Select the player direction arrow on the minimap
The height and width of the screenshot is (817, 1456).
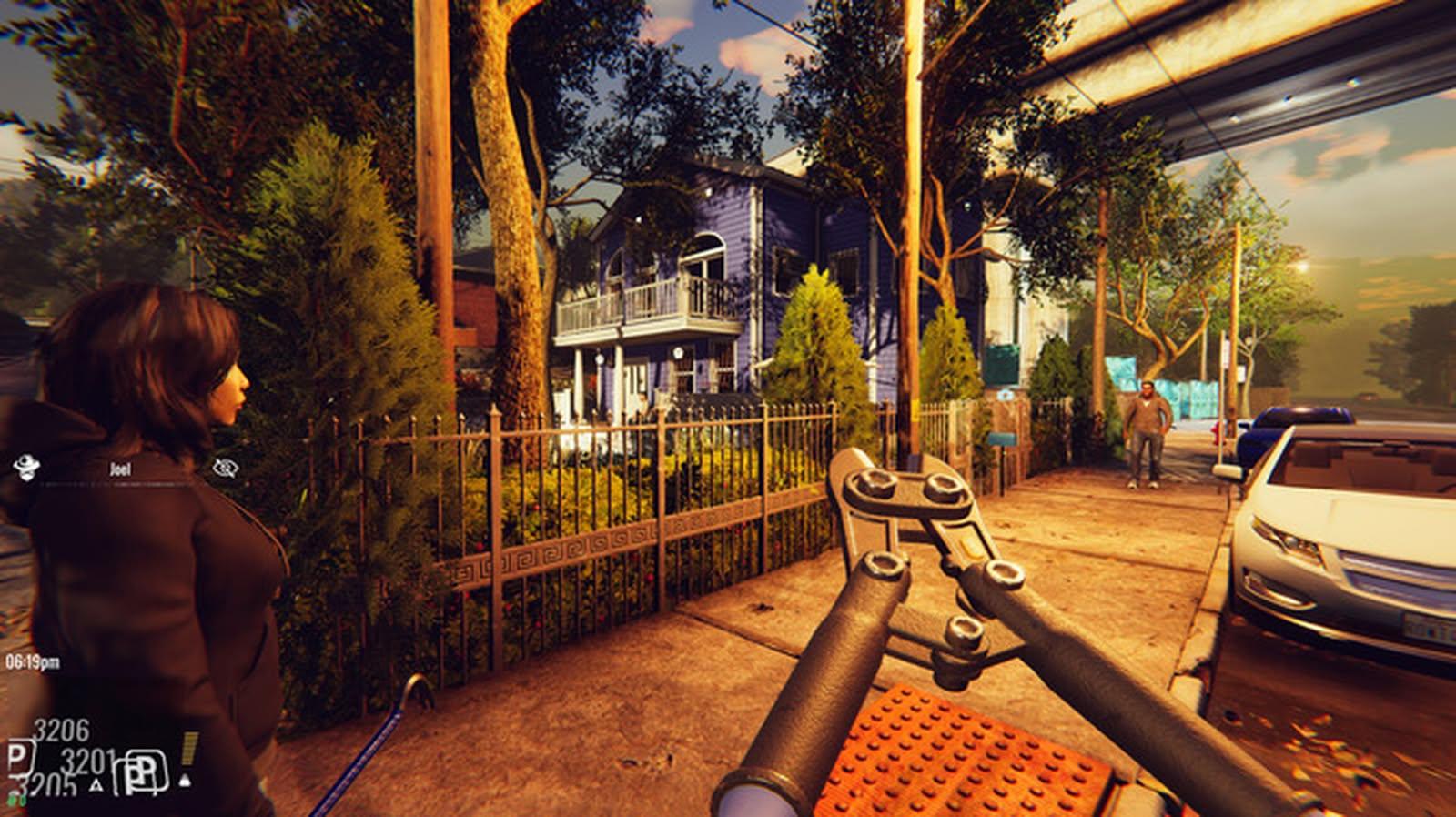pos(186,782)
